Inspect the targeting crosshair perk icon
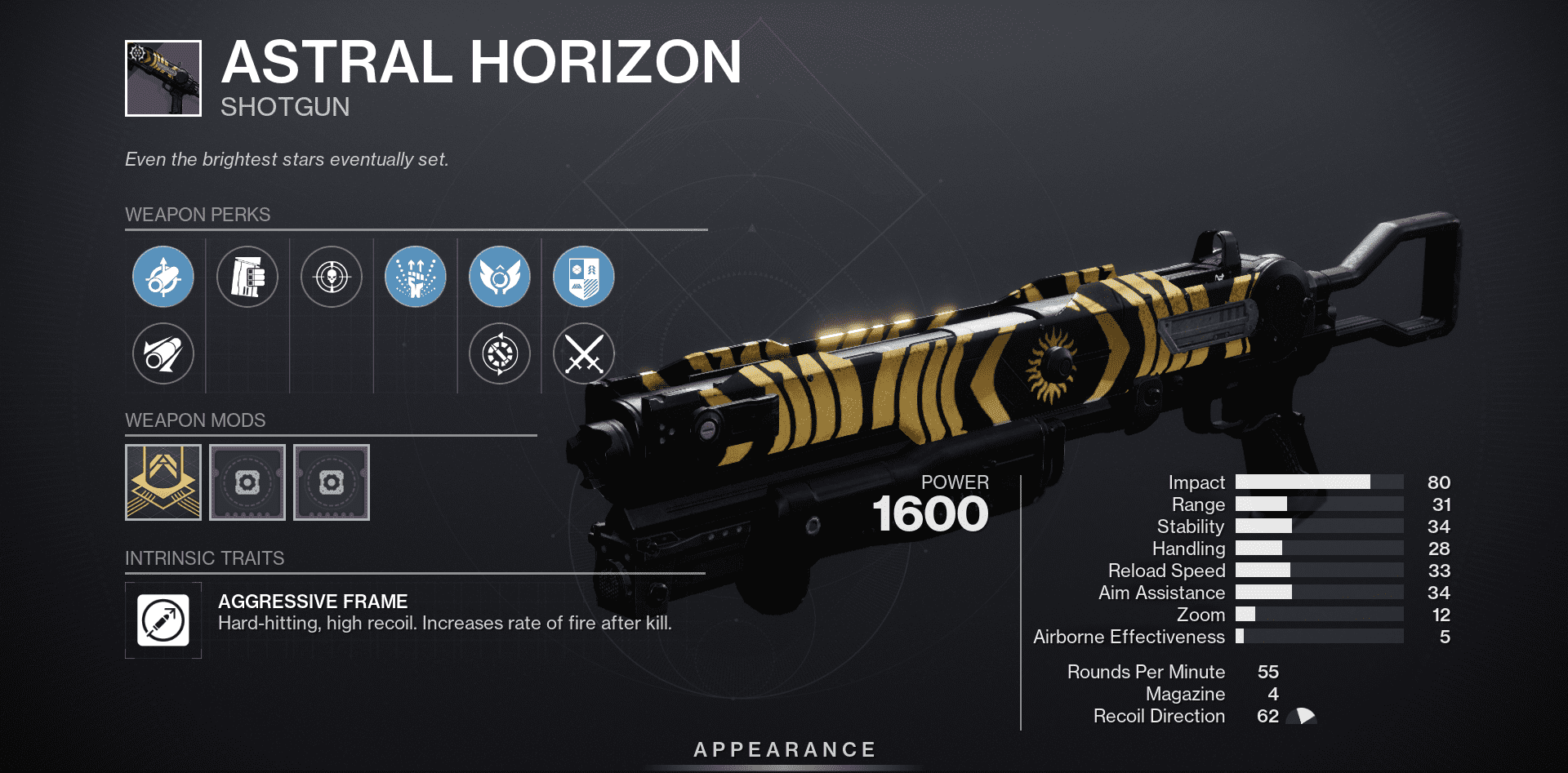This screenshot has height=773, width=1568. (331, 277)
